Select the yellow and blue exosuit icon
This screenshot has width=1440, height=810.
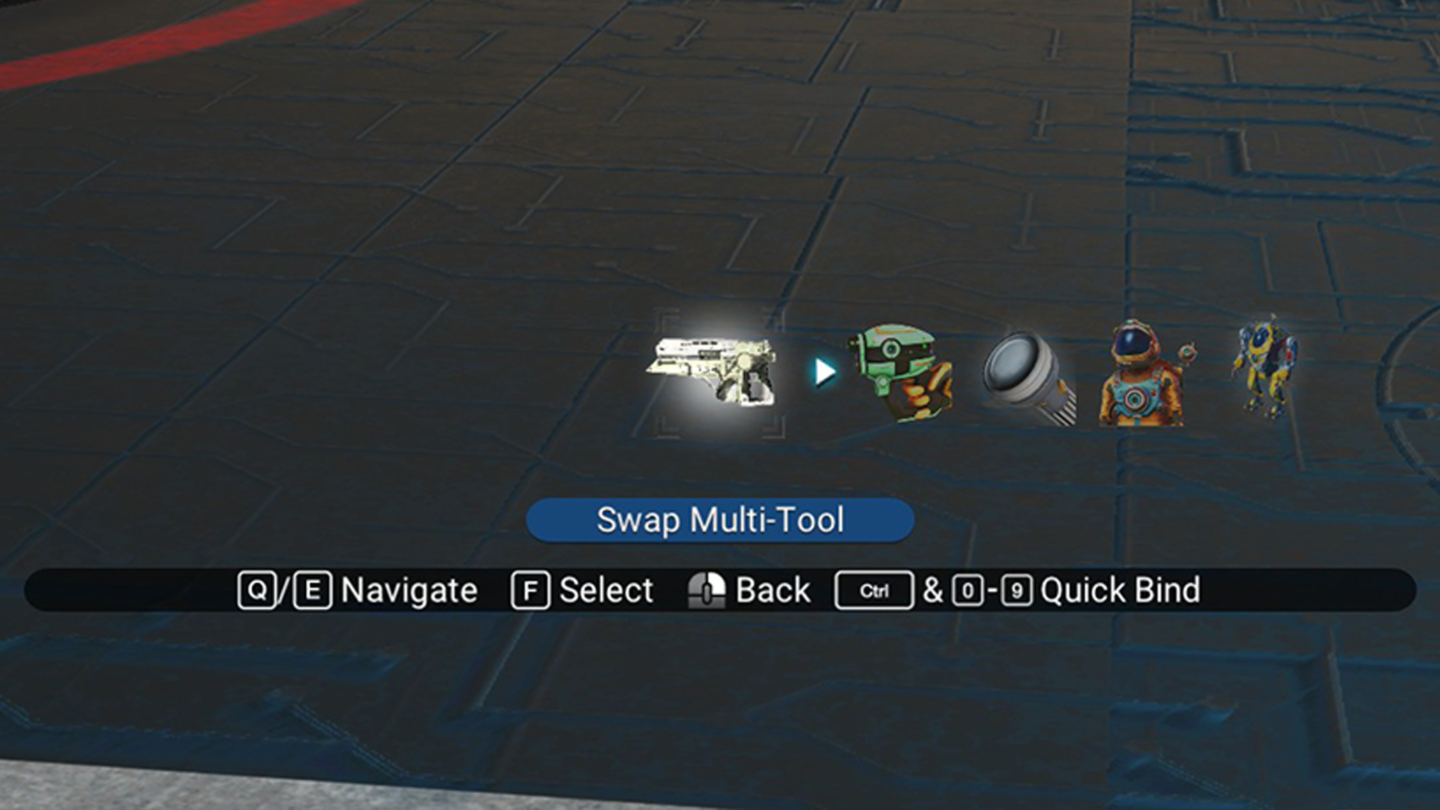(1264, 366)
